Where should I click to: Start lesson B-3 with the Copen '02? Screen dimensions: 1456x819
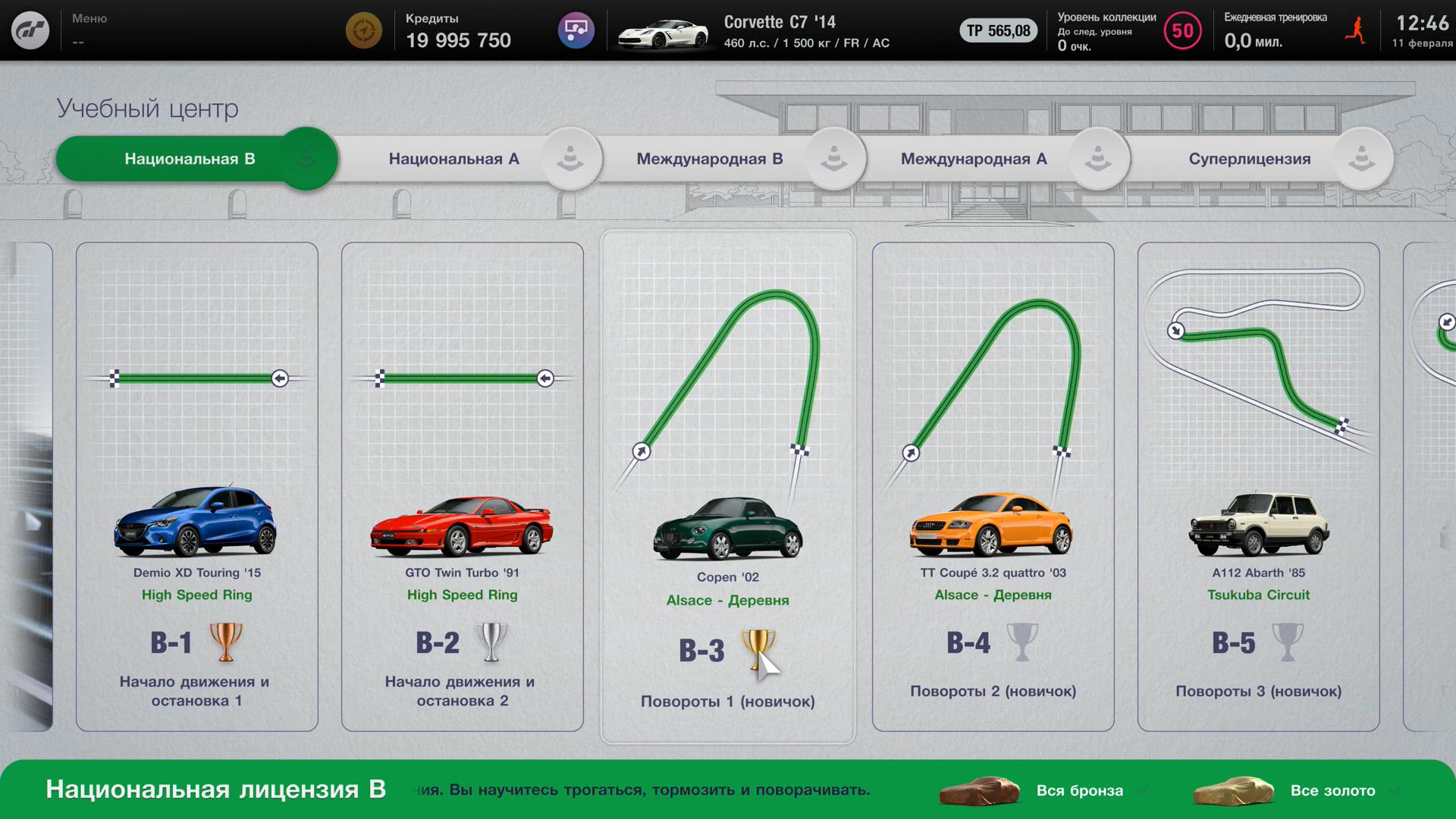point(728,487)
